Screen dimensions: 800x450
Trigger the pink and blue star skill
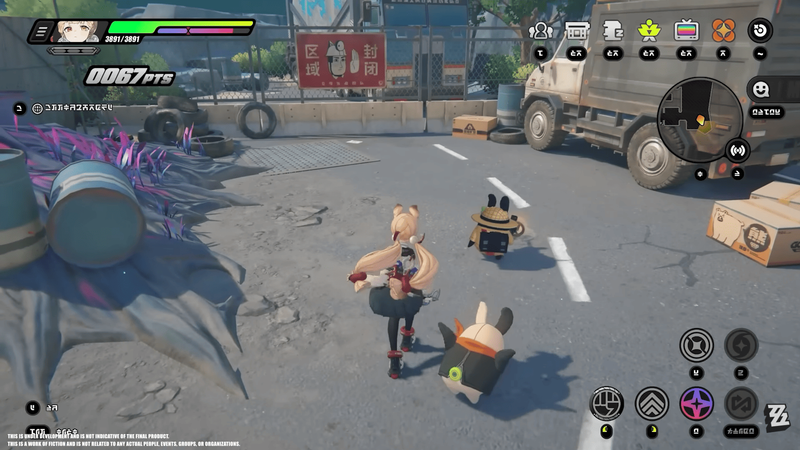696,403
